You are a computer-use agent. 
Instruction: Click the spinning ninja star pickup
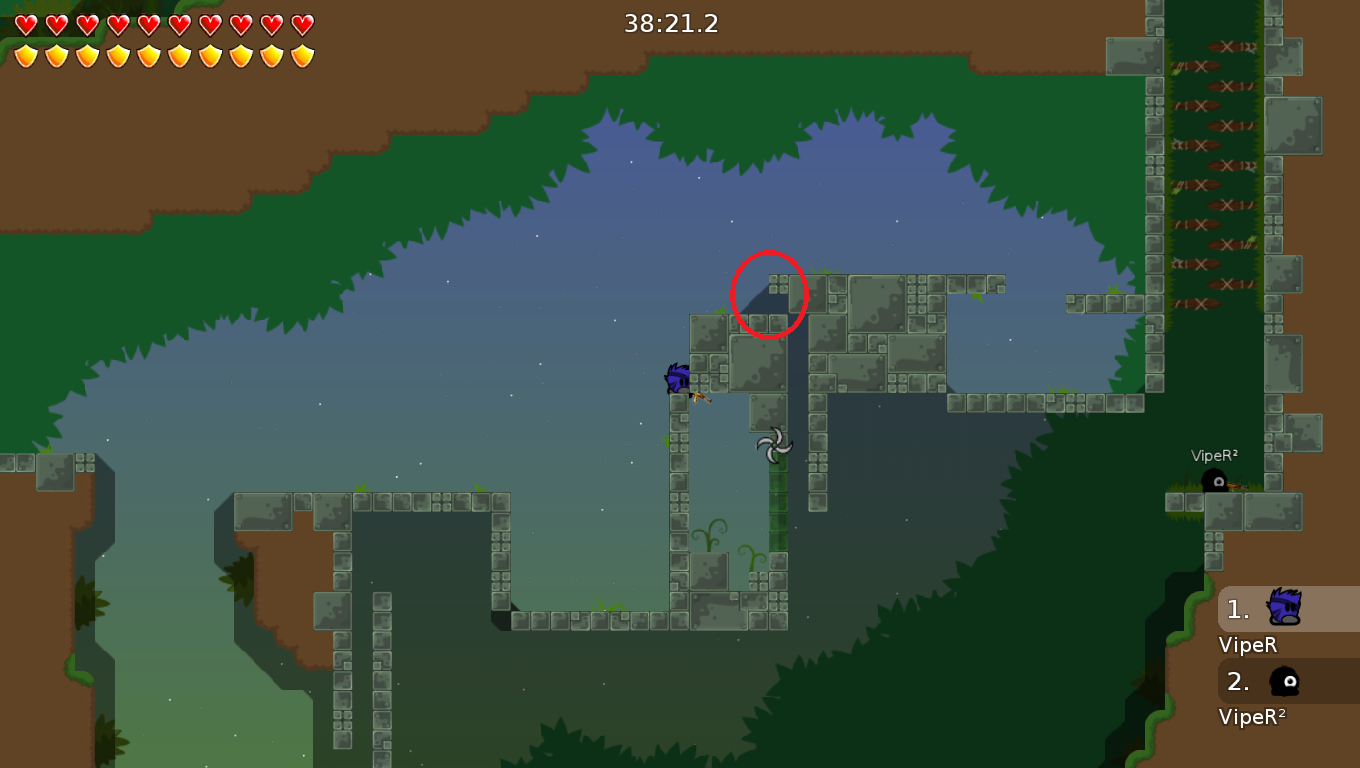coord(772,443)
